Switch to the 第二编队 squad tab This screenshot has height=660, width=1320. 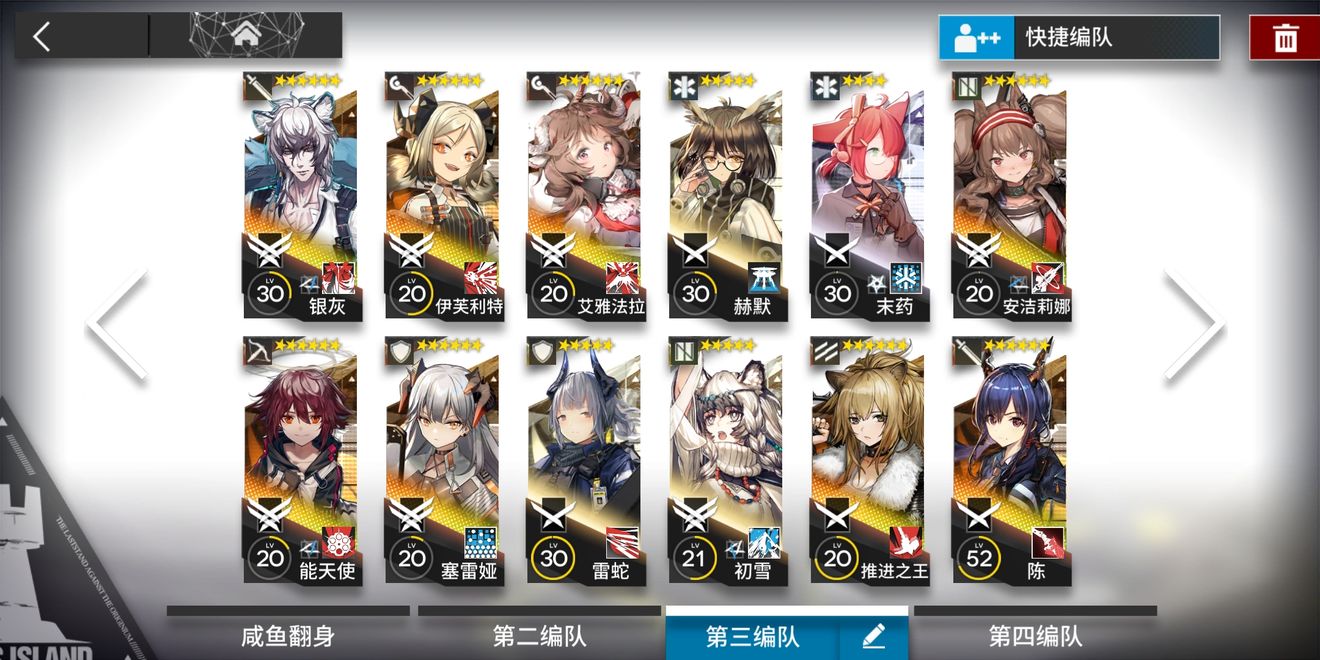539,635
